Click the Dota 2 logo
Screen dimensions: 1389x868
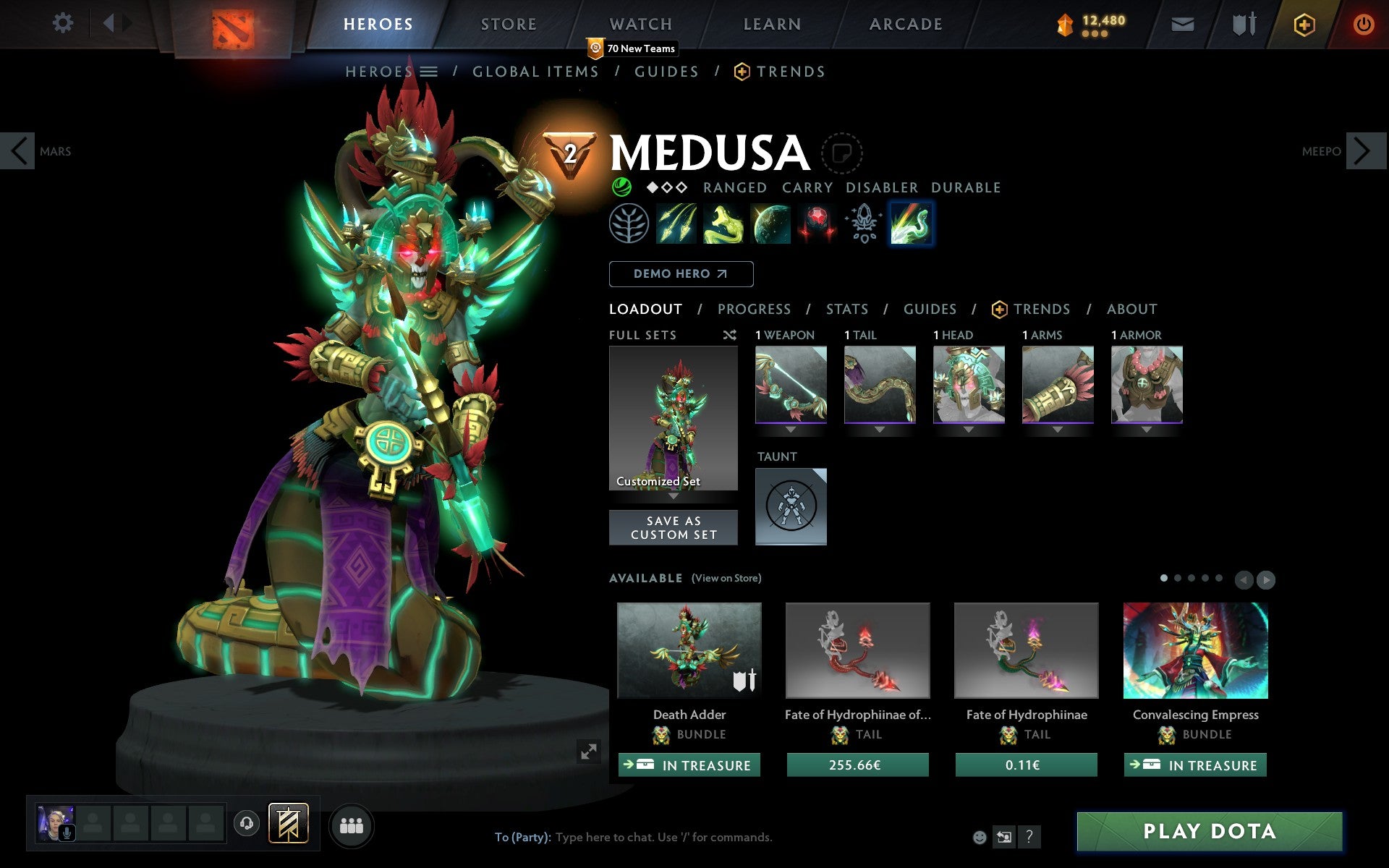click(233, 24)
